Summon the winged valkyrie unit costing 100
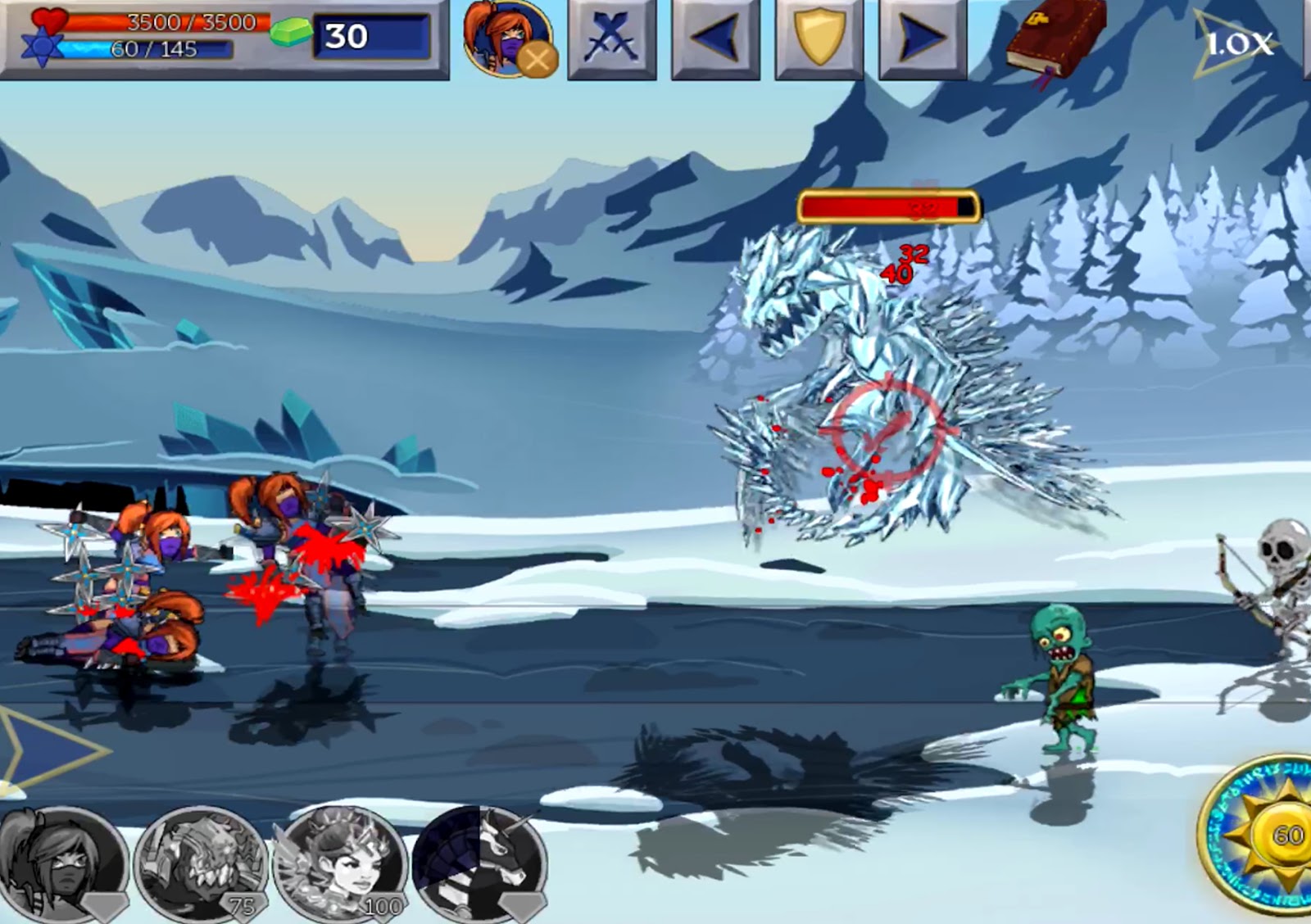This screenshot has width=1311, height=924. [x=340, y=864]
